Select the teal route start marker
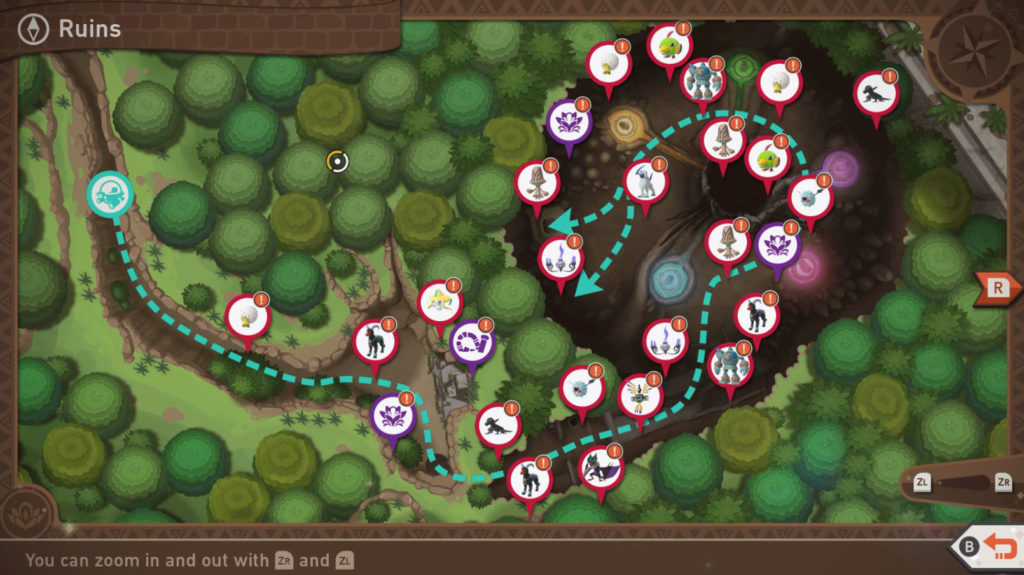The width and height of the screenshot is (1024, 575). (109, 194)
